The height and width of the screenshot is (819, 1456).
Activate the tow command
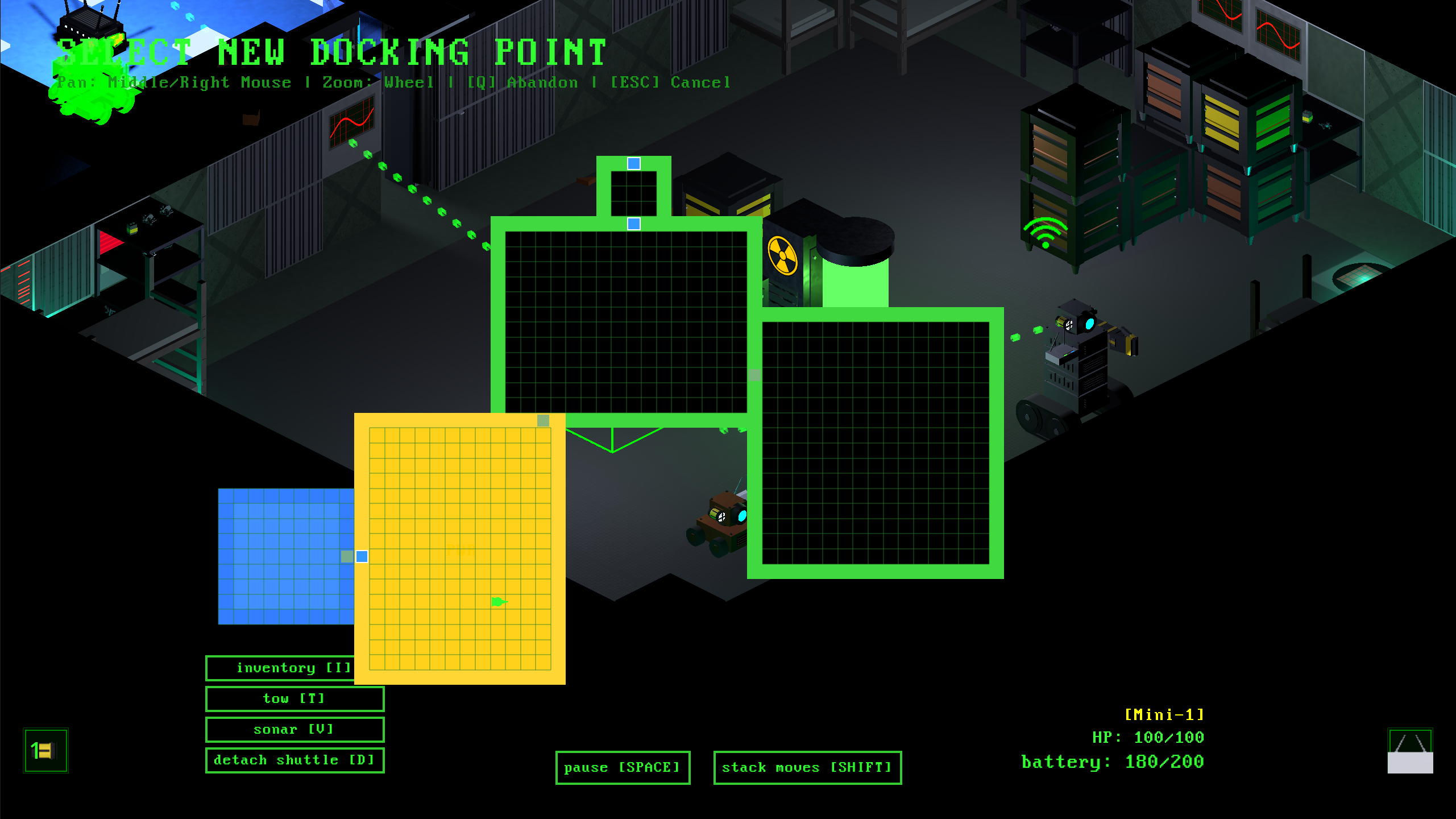click(x=294, y=698)
